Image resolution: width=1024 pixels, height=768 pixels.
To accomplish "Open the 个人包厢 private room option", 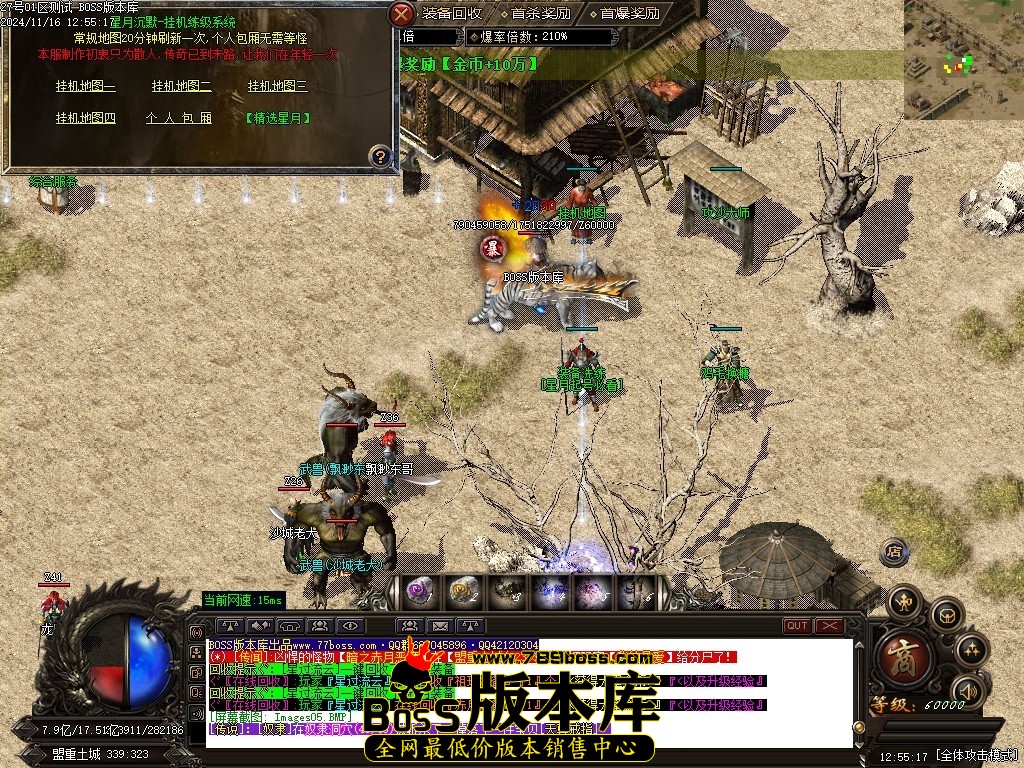I will [179, 118].
